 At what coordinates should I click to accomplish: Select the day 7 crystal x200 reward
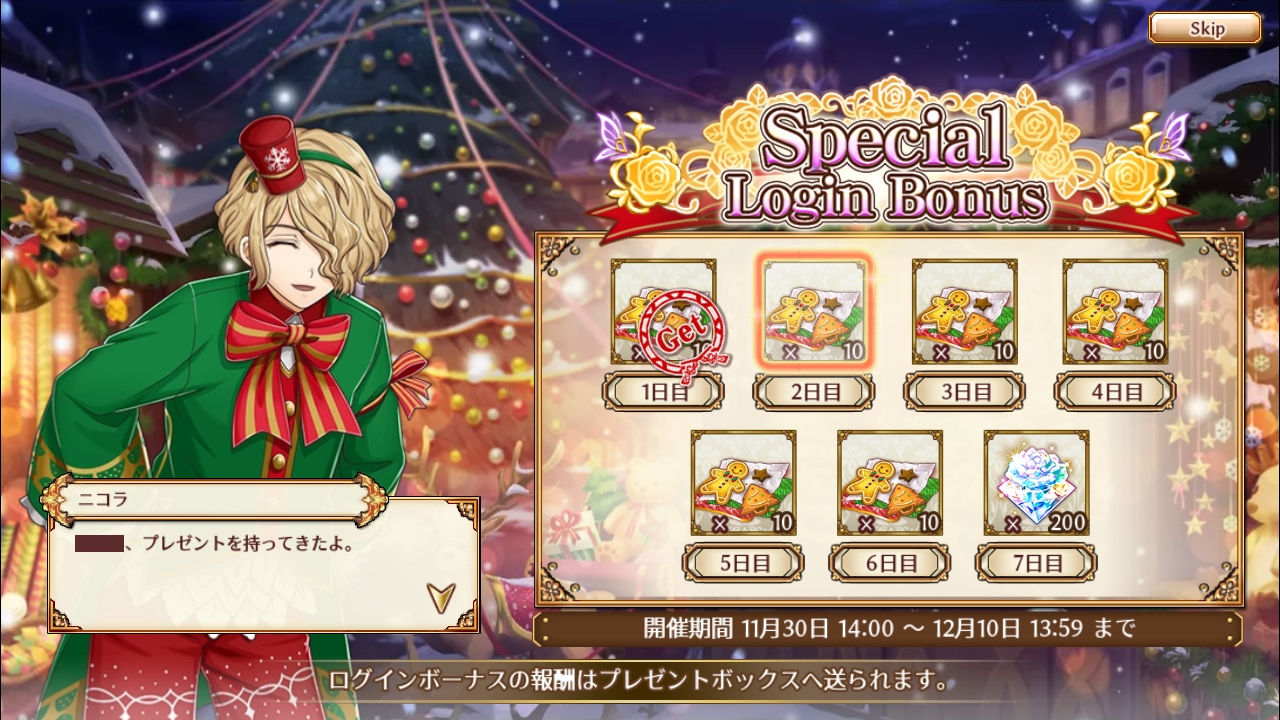[1036, 483]
